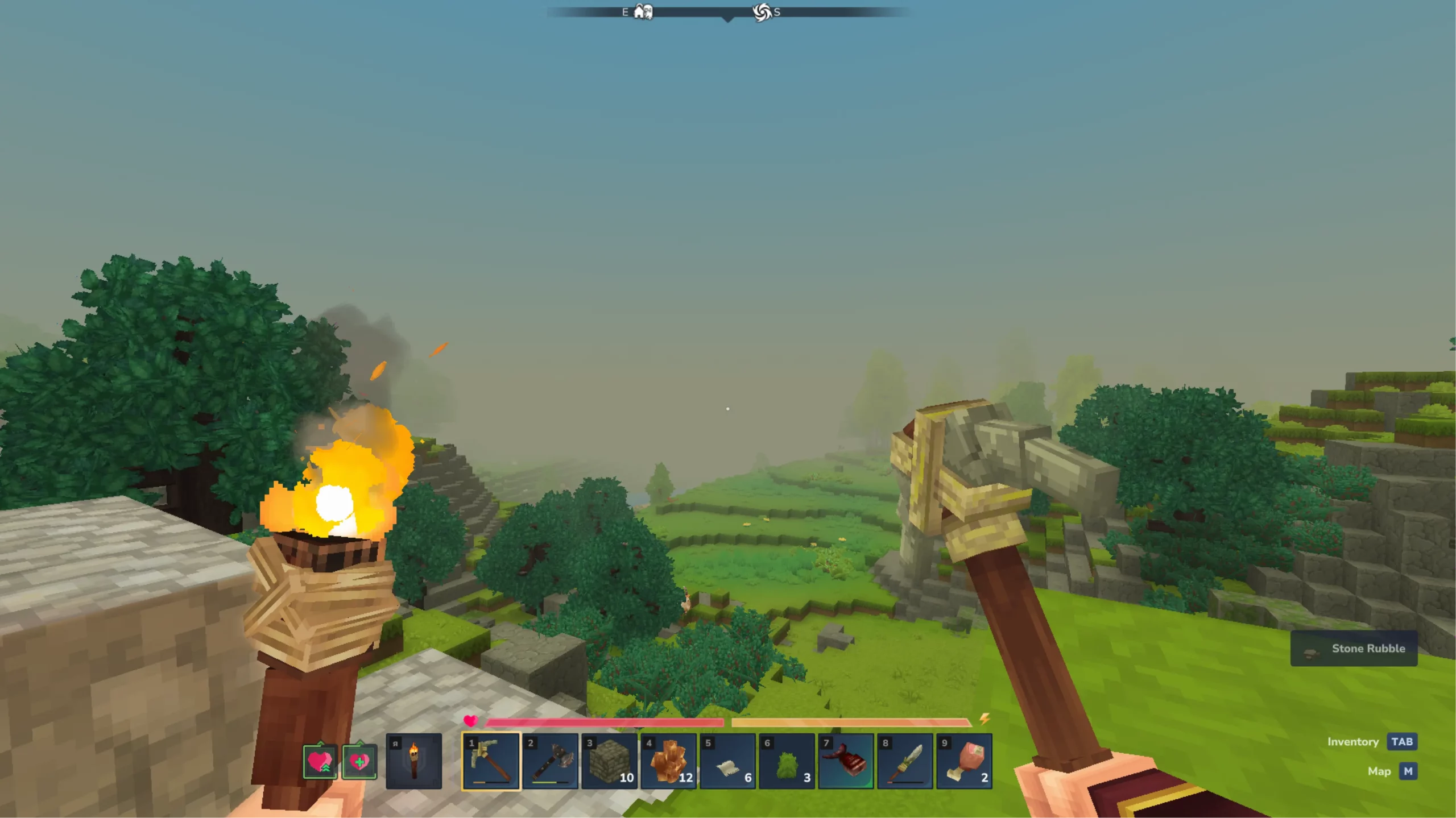Click the off-hand torch slot
This screenshot has width=1456, height=818.
[413, 761]
